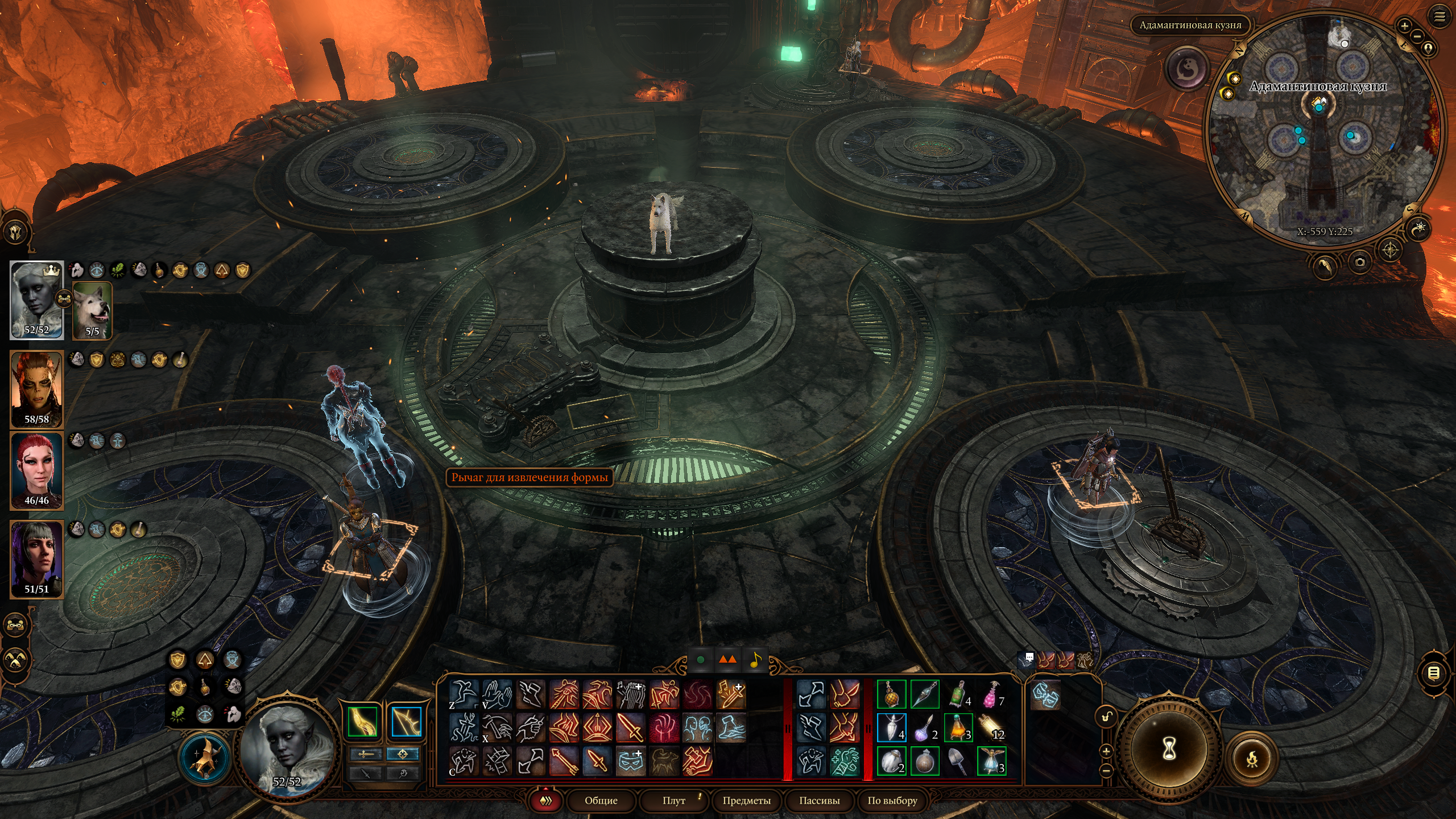This screenshot has height=819, width=1456.
Task: Zoom out the minimap with minus
Action: click(1417, 36)
